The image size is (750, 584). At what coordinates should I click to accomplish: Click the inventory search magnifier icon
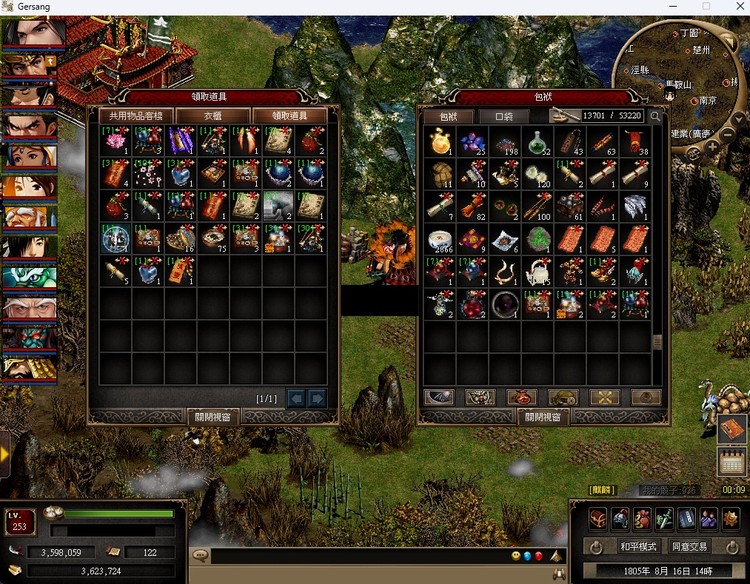[x=655, y=116]
